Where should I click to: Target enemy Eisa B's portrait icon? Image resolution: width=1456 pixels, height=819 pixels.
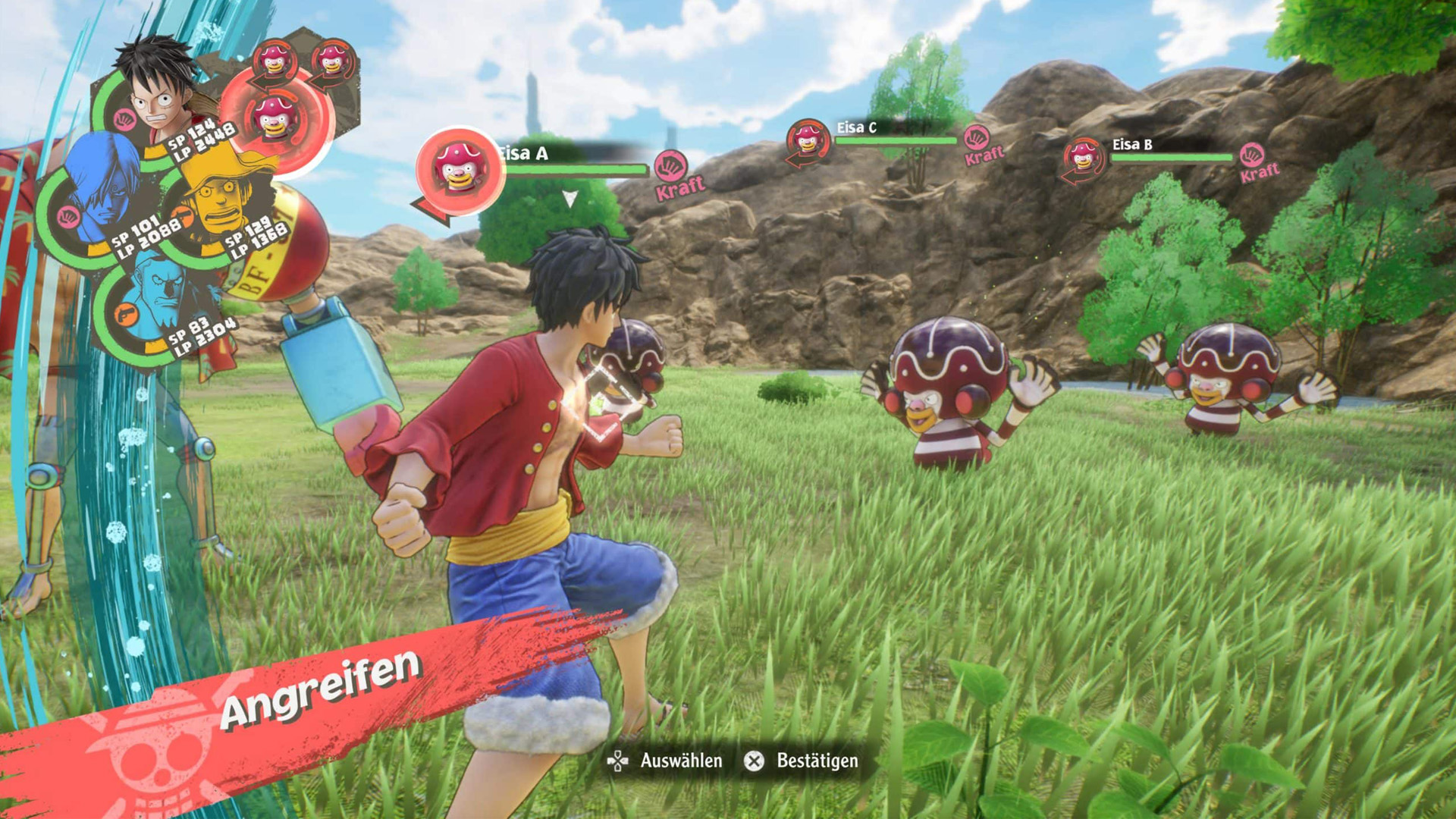(x=1083, y=158)
